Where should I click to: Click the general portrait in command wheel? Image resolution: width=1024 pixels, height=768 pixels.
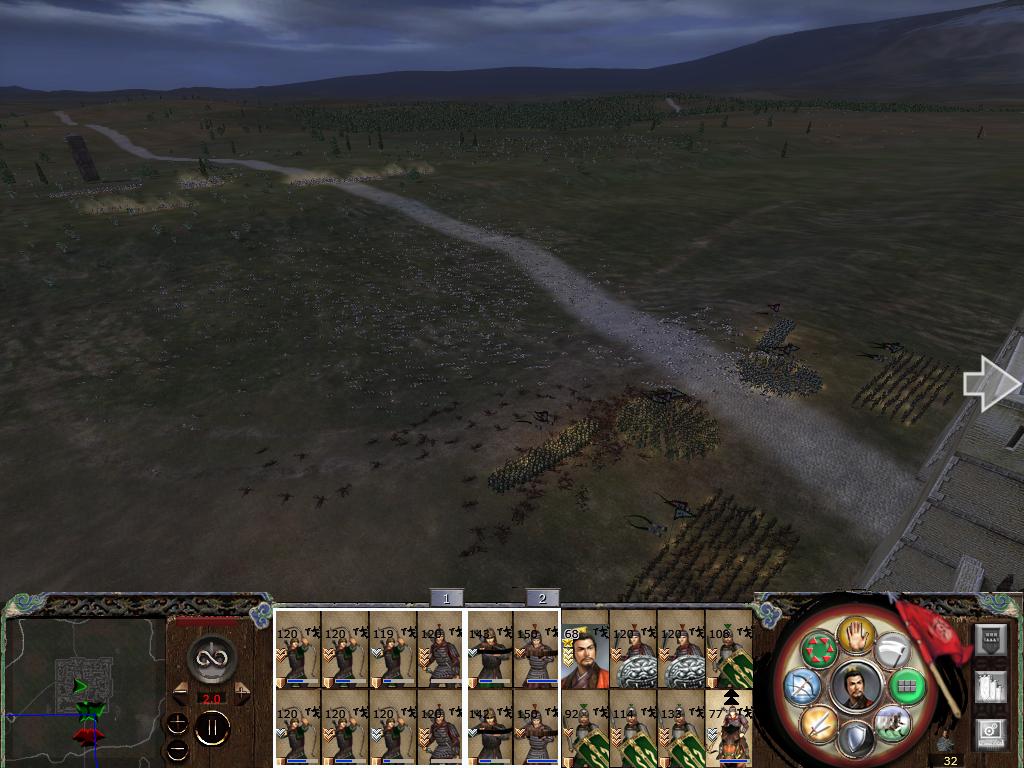click(x=856, y=685)
